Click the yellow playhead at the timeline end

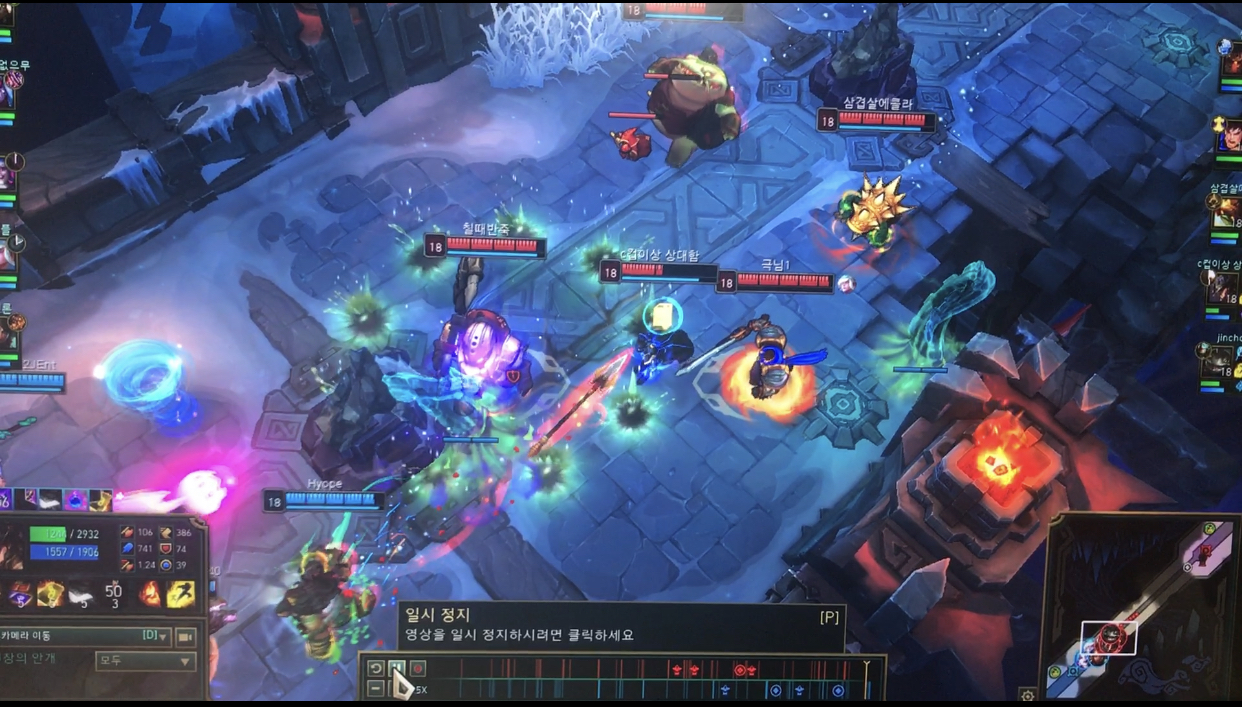click(x=867, y=667)
